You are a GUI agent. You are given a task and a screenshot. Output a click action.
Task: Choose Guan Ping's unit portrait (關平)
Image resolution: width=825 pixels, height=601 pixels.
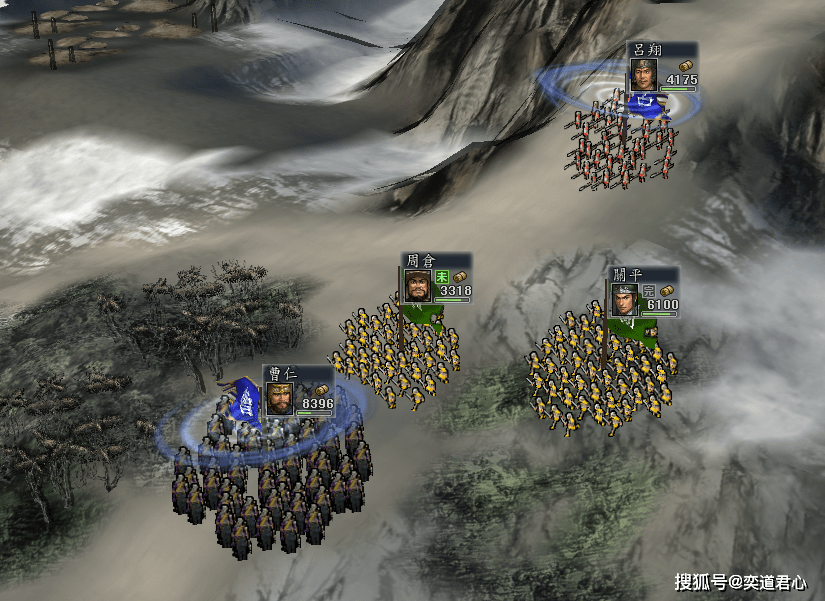coord(625,300)
